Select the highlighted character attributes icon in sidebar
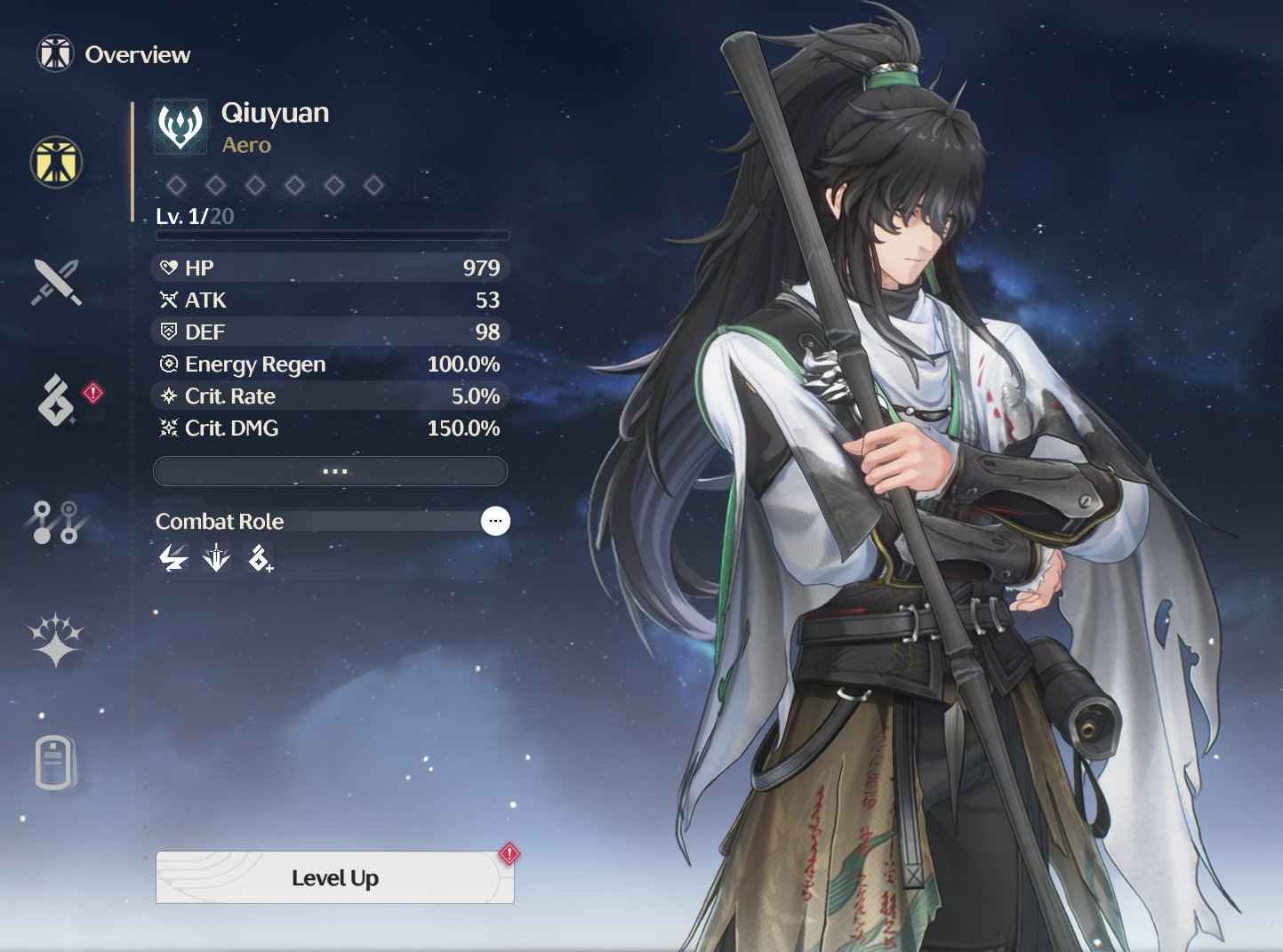 (55, 164)
